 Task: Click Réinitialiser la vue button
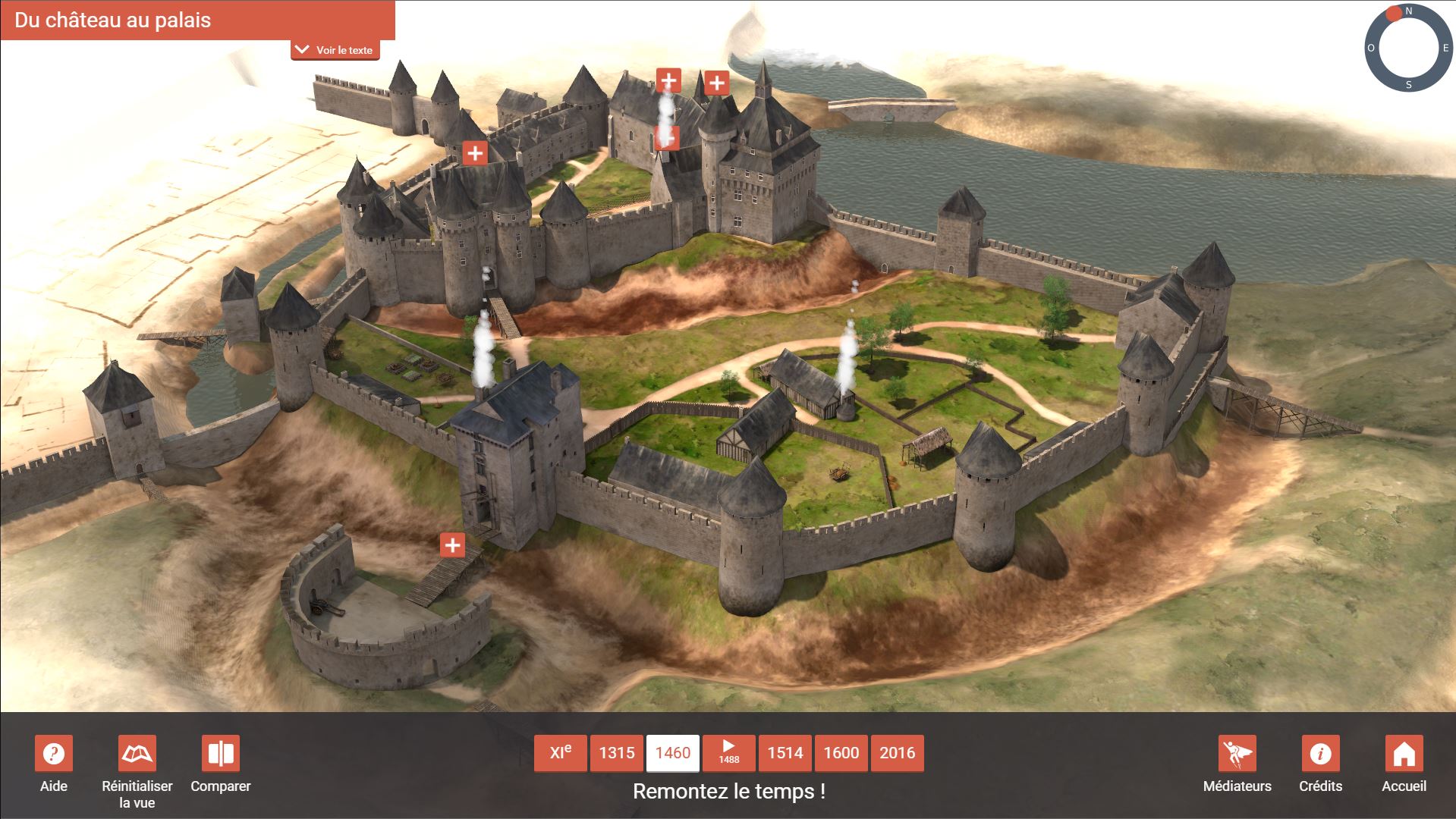tap(137, 754)
